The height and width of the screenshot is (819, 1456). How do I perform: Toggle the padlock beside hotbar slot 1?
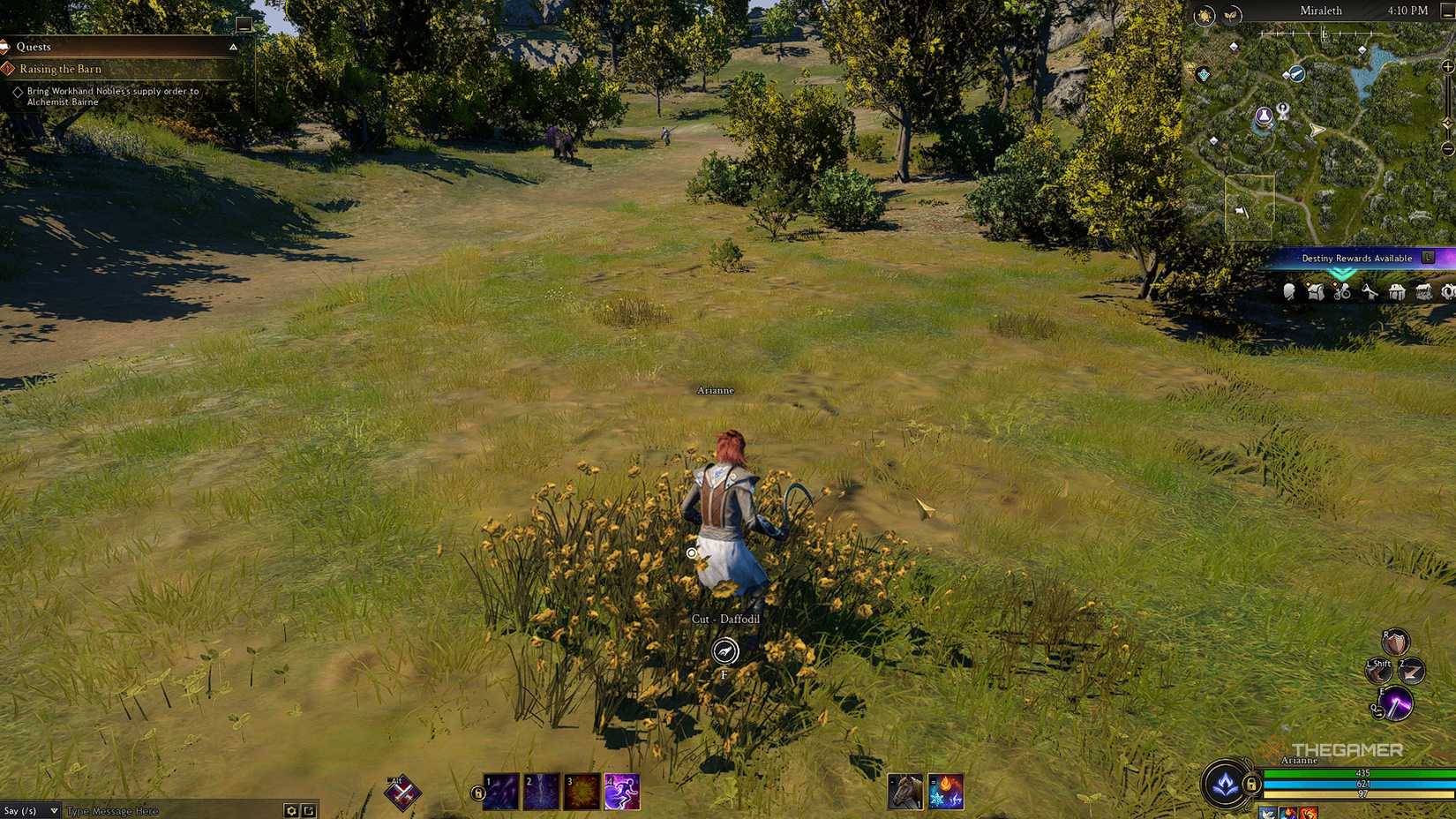[477, 793]
